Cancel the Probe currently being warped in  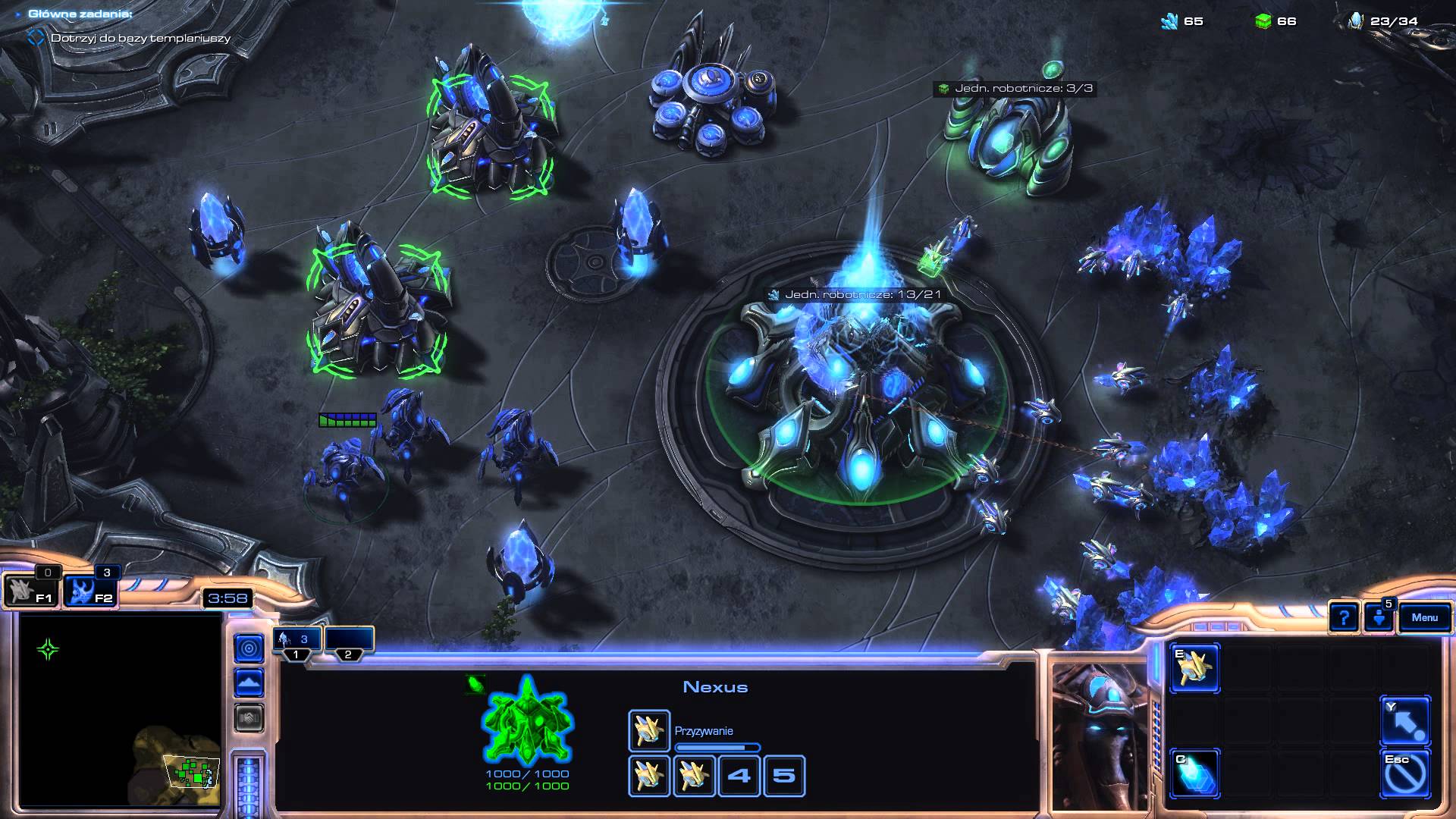(648, 730)
